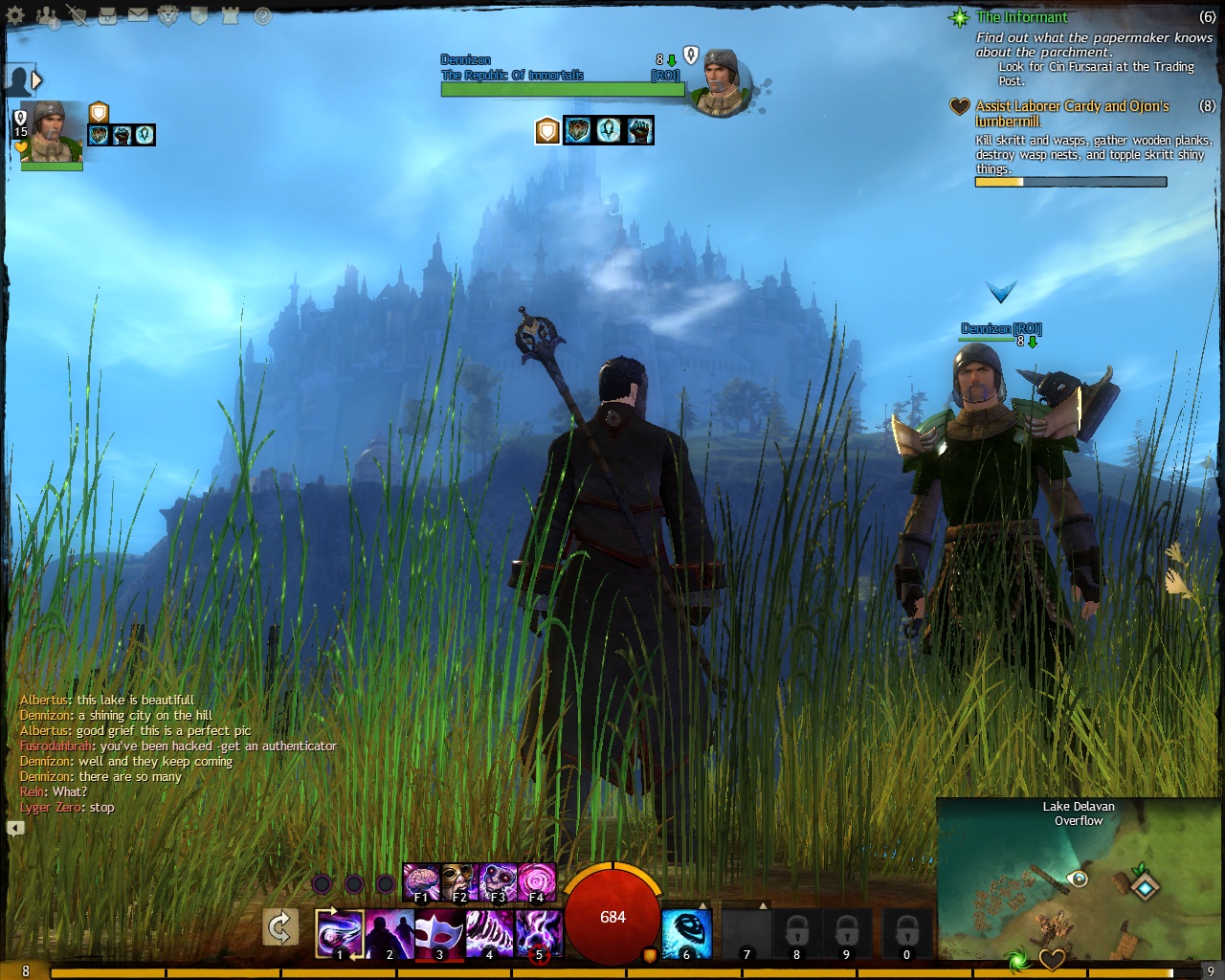The width and height of the screenshot is (1225, 980).
Task: Activate the F1 brain shatter skill
Action: tap(421, 882)
